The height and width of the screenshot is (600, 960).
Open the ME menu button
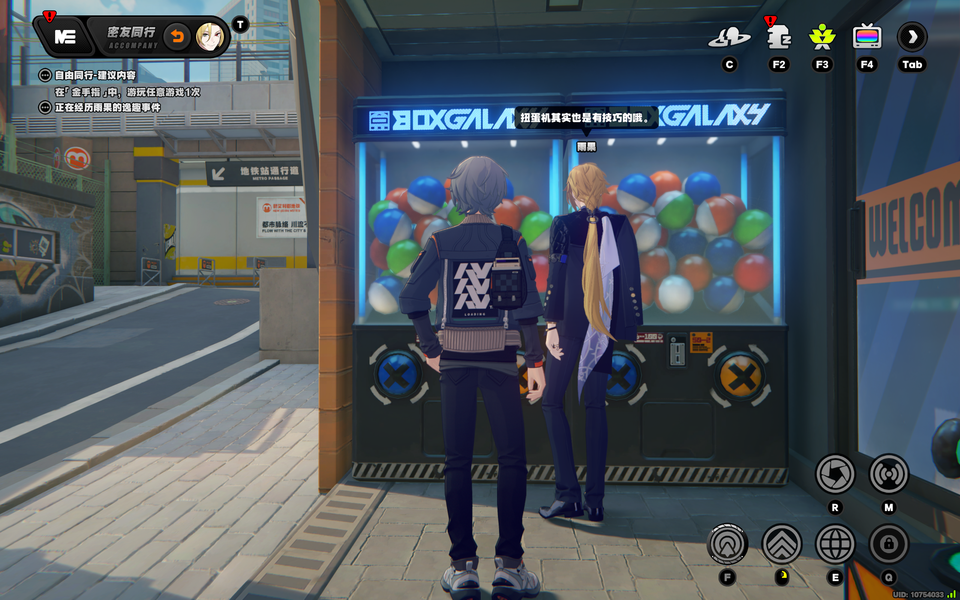(x=66, y=37)
